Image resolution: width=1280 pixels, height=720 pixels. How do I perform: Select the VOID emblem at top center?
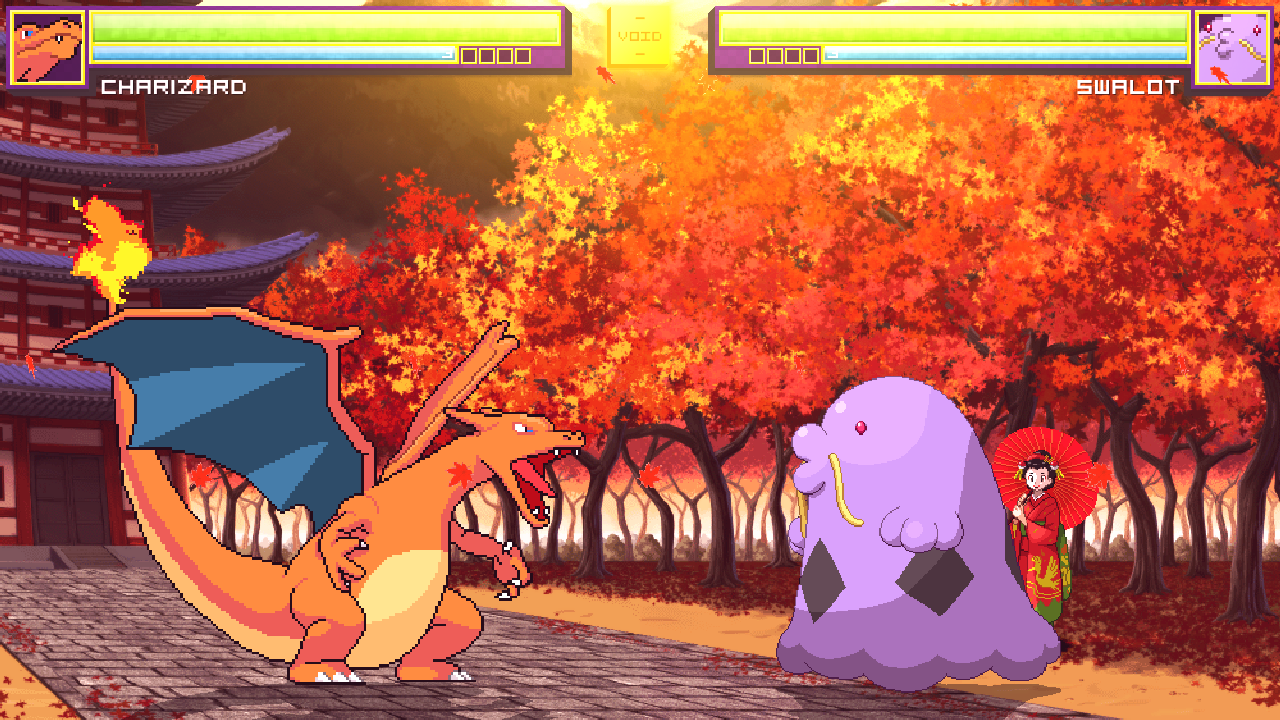tap(640, 35)
